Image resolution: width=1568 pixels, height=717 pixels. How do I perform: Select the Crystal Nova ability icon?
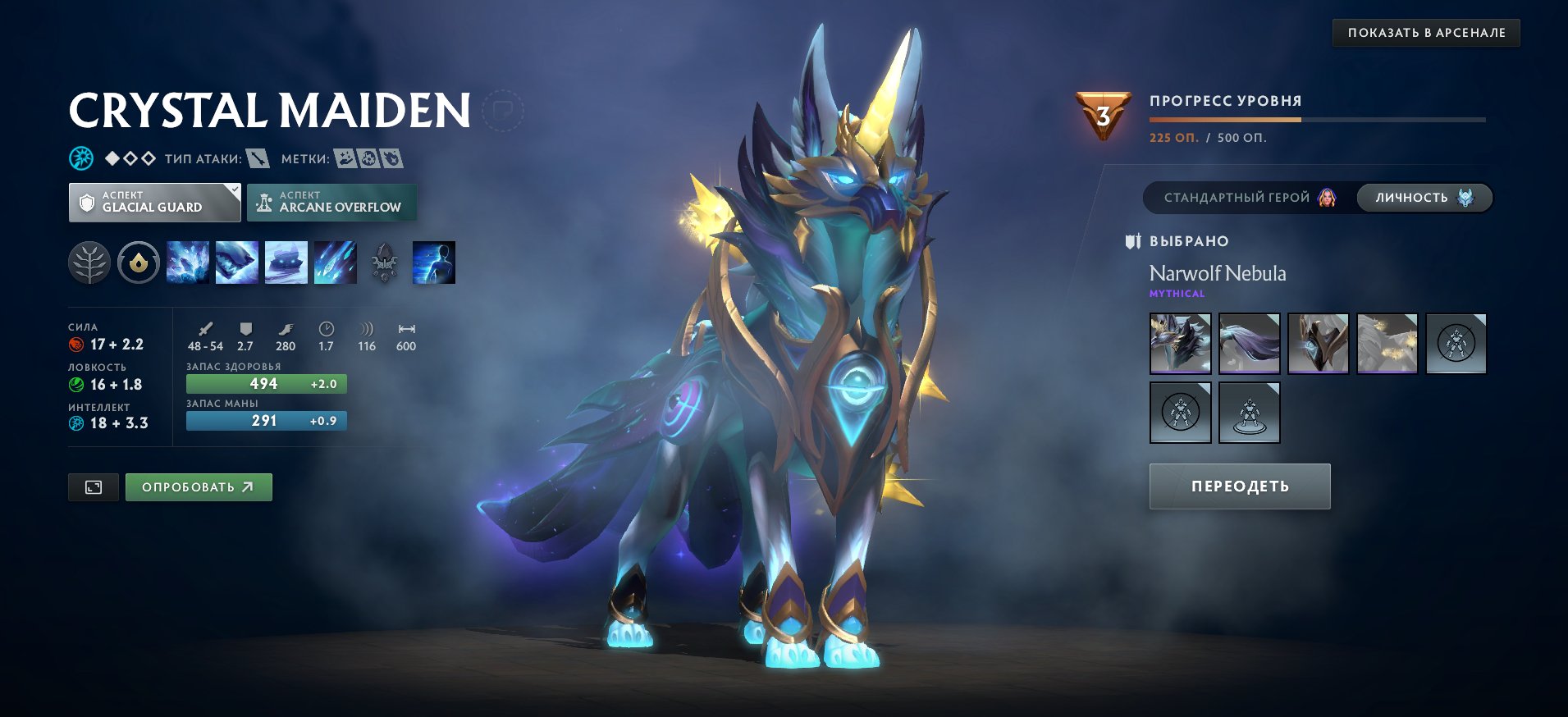[188, 263]
